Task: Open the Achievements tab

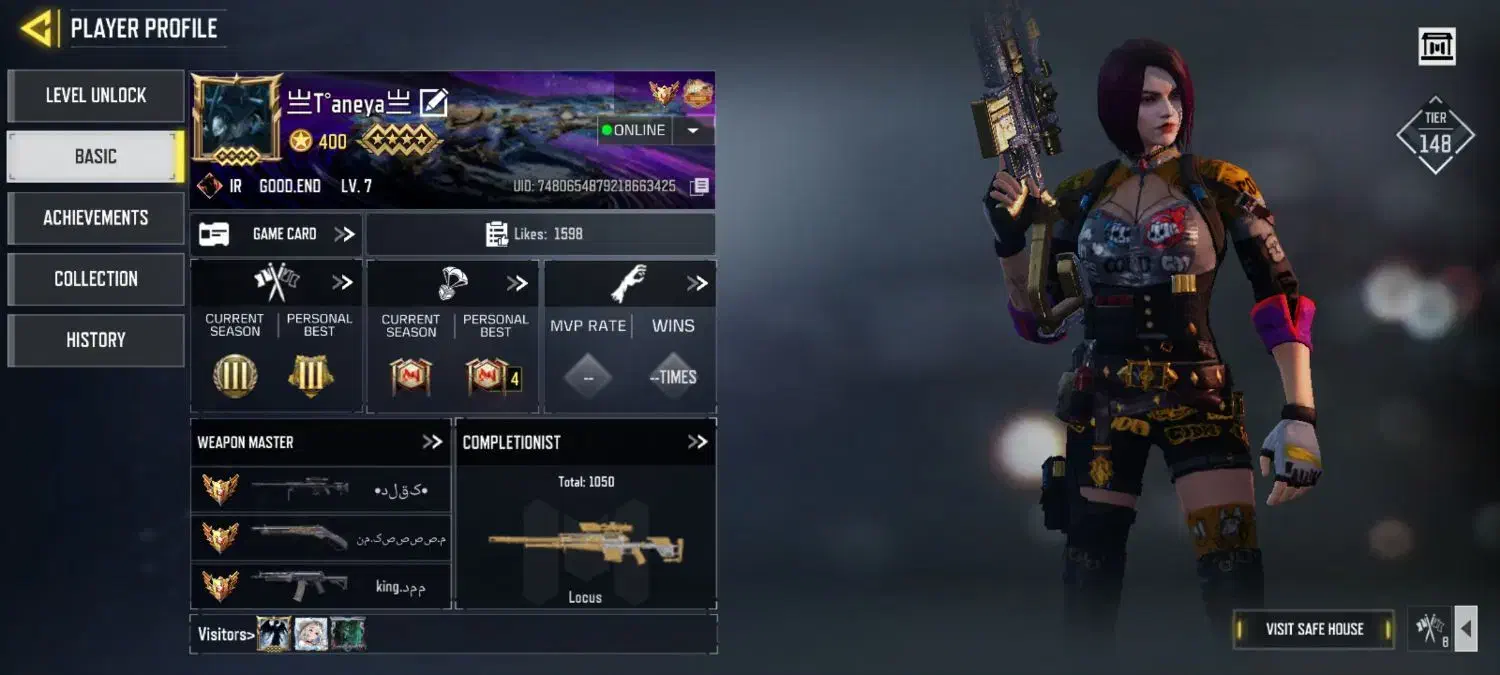Action: 96,218
